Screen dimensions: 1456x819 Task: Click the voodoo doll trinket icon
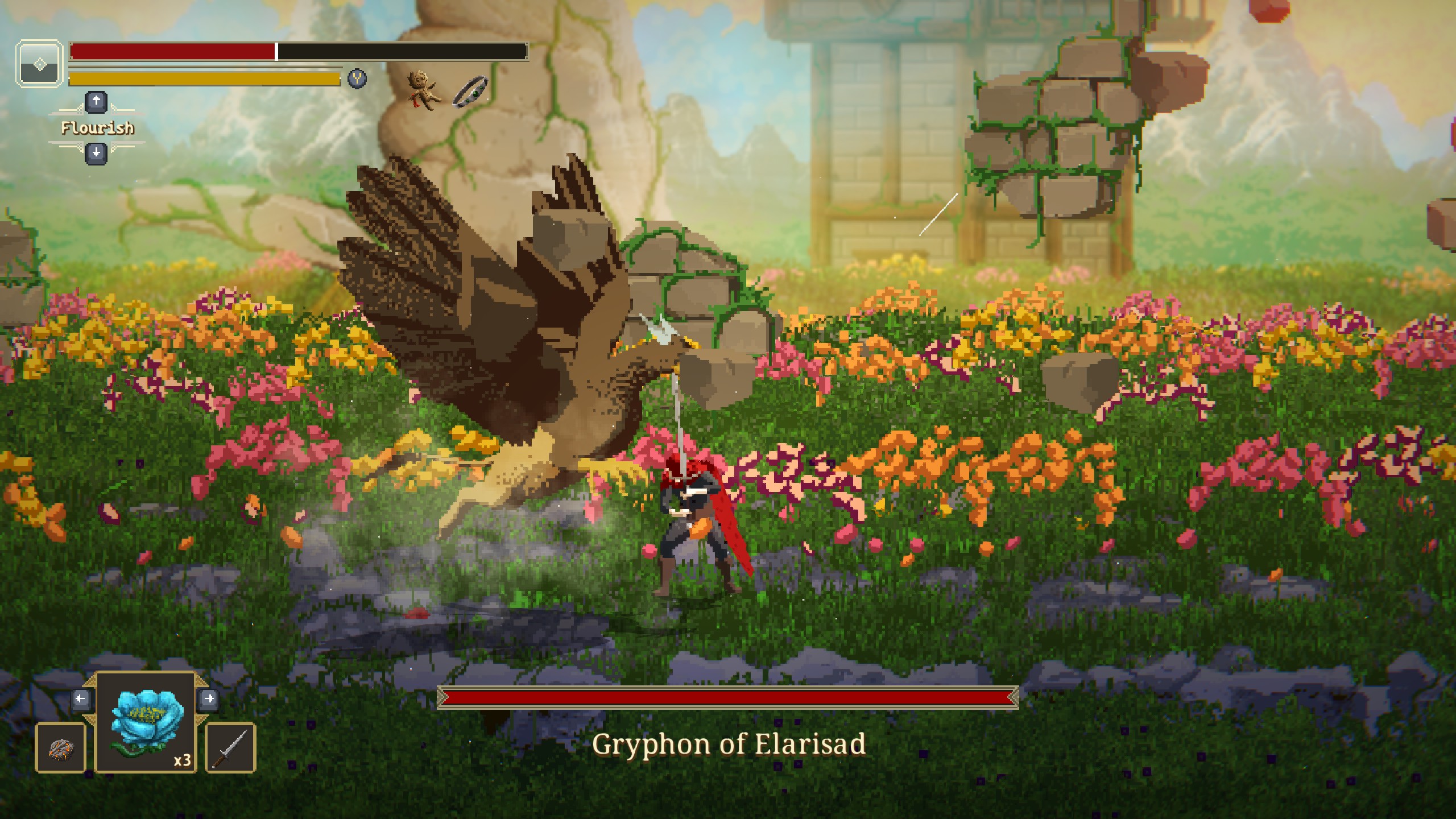[423, 90]
